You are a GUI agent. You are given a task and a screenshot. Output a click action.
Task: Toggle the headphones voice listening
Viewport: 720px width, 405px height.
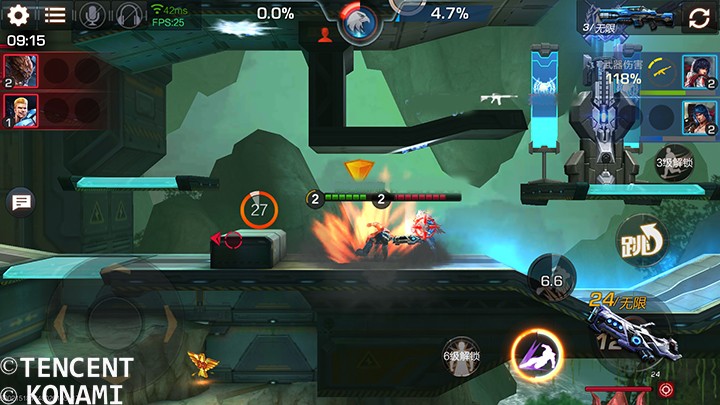pos(129,15)
